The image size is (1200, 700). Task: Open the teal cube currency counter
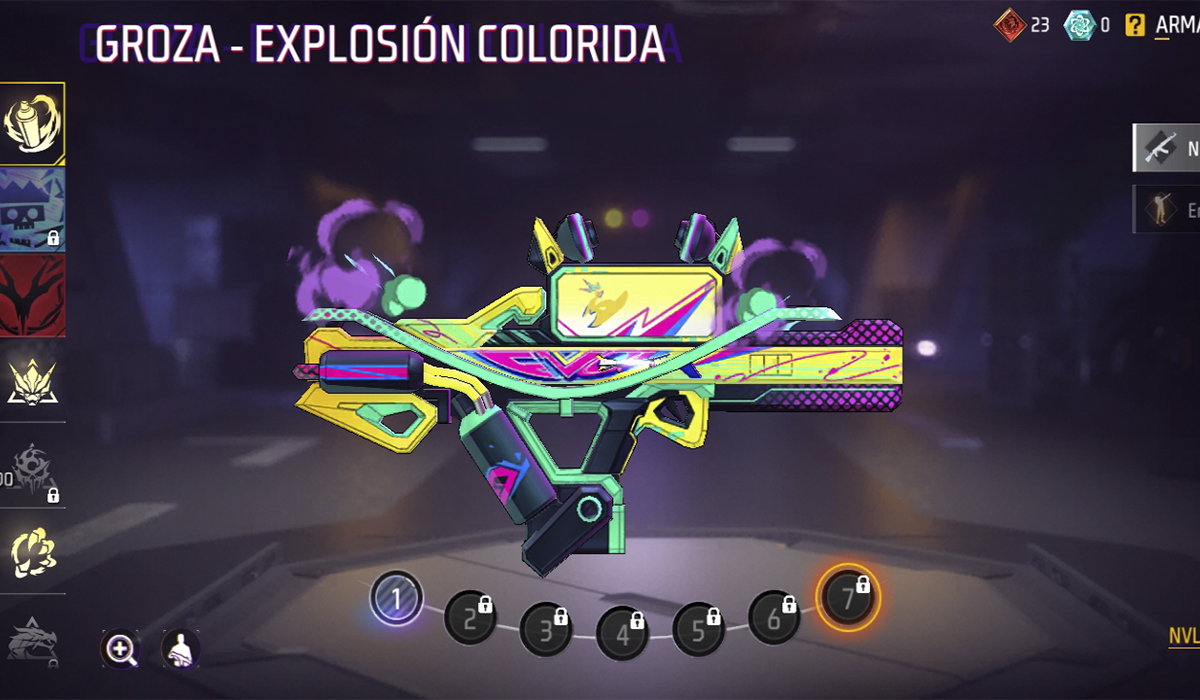[x=1087, y=25]
